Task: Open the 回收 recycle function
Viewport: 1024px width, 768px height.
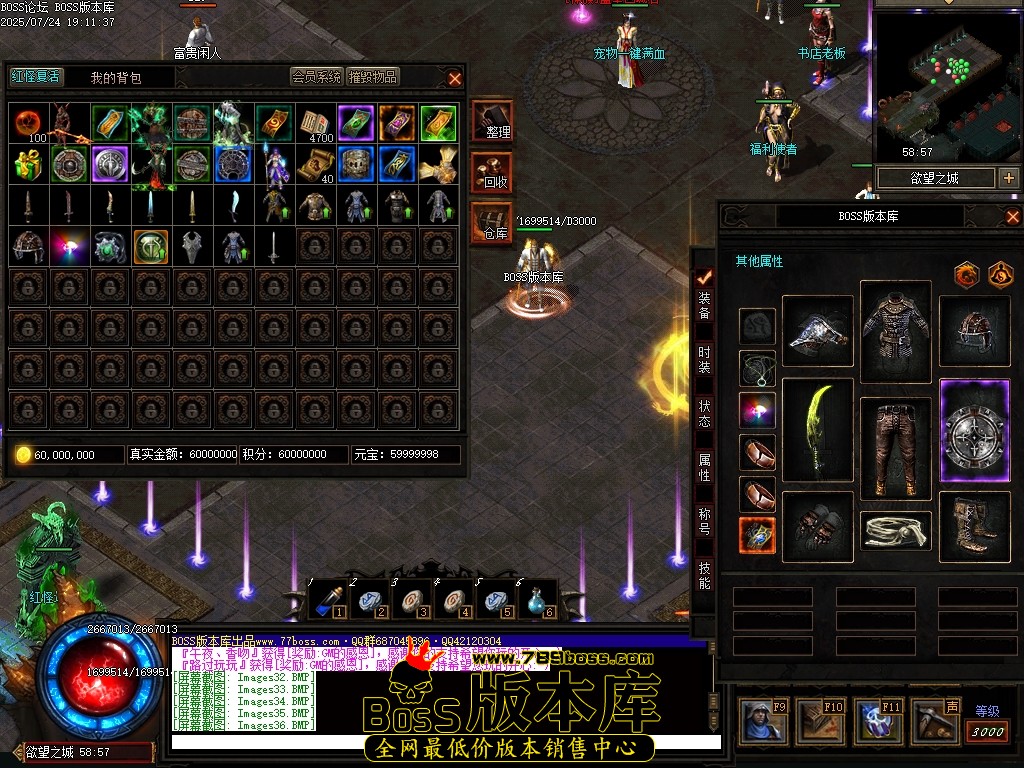Action: click(x=492, y=172)
